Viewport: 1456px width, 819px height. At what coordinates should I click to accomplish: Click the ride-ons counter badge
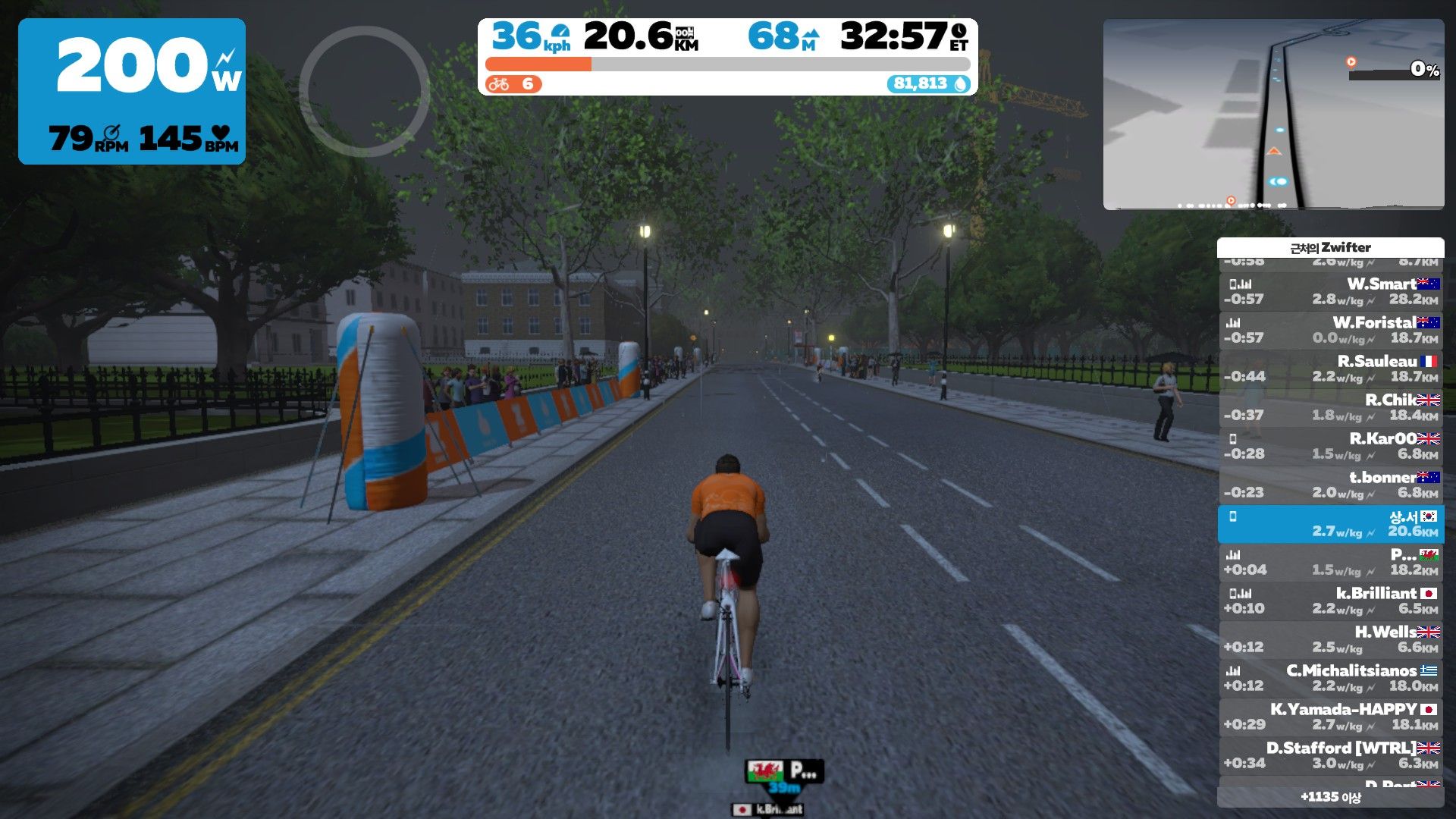coord(513,84)
